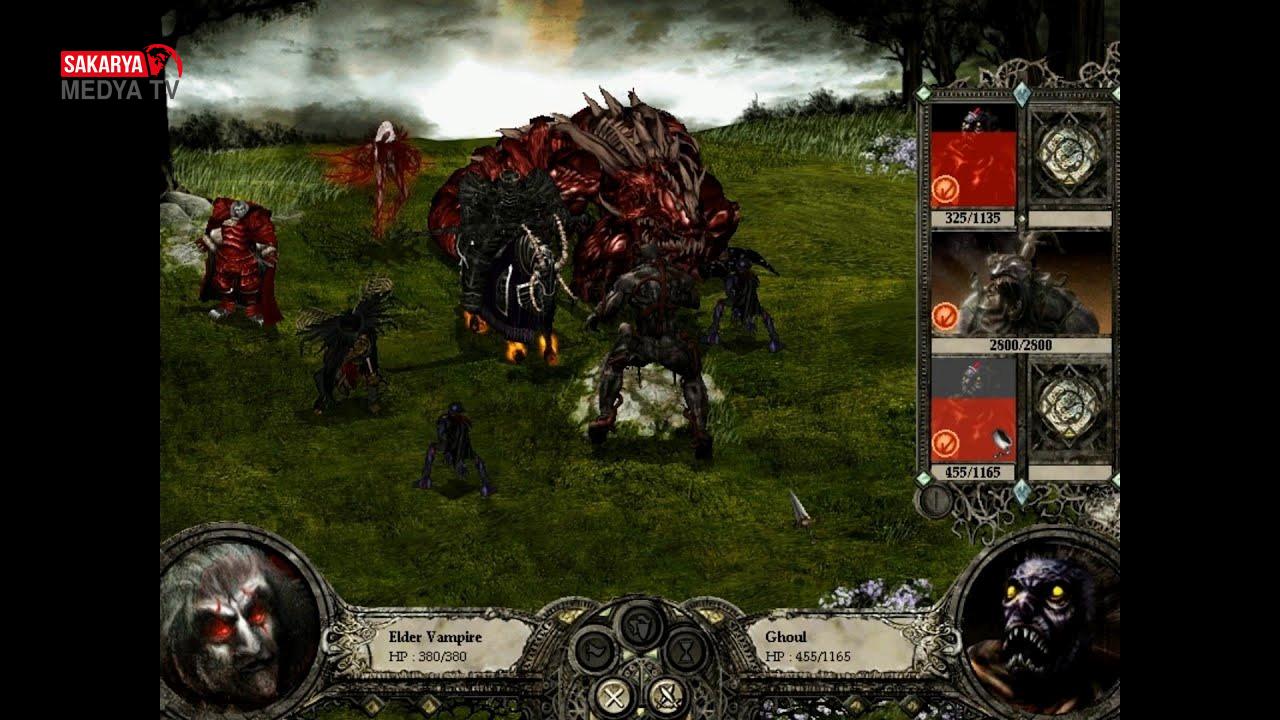Screen dimensions: 1280x720
Task: Toggle the round button below the unit panel
Action: tap(934, 500)
